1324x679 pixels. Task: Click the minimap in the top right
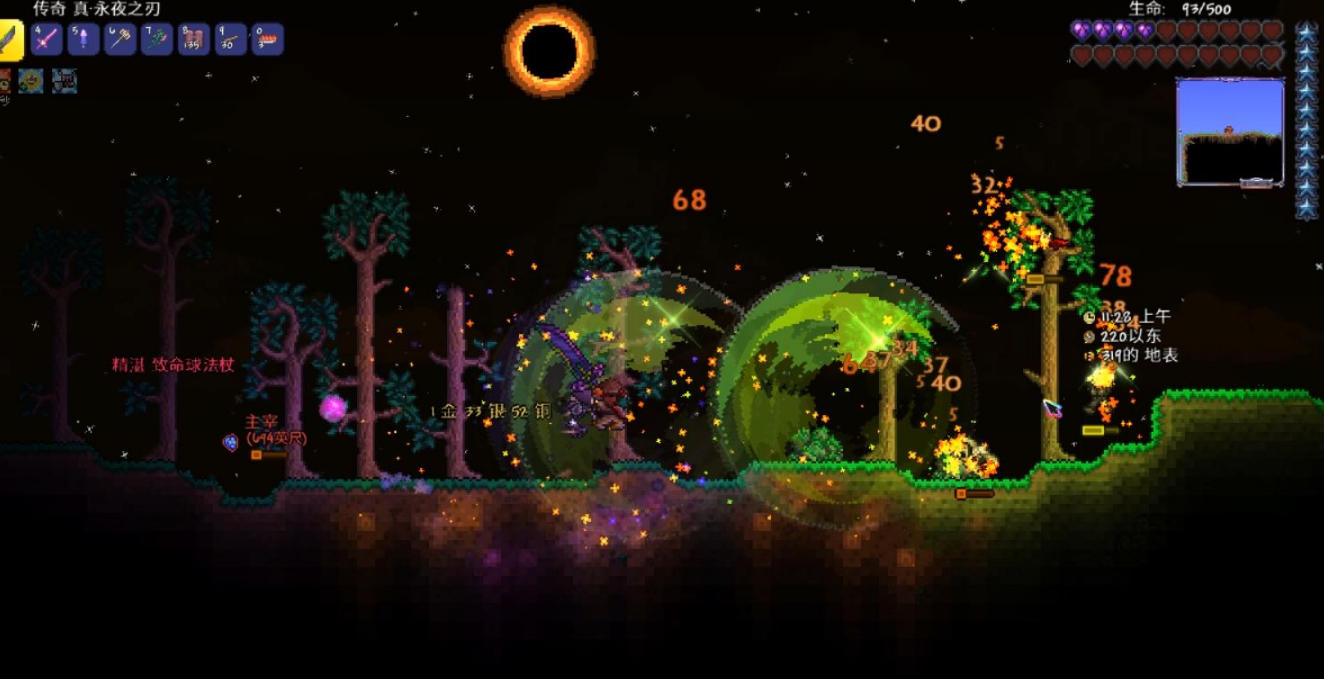click(1230, 130)
